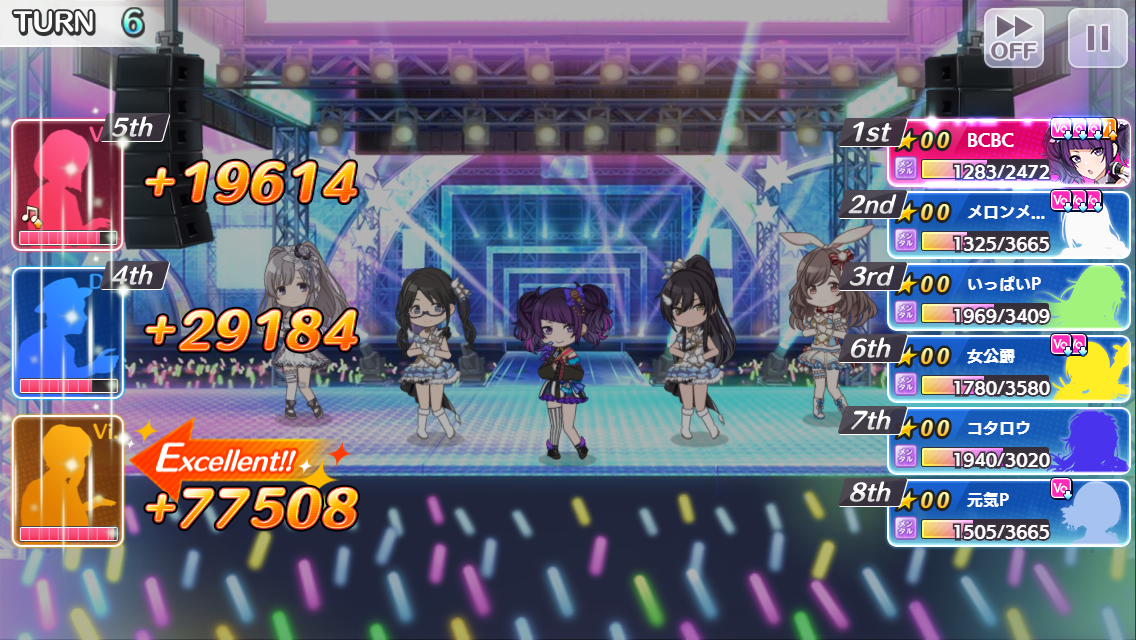Viewport: 1136px width, 640px height.
Task: Select 7th place コタロウ player row
Action: point(1008,441)
